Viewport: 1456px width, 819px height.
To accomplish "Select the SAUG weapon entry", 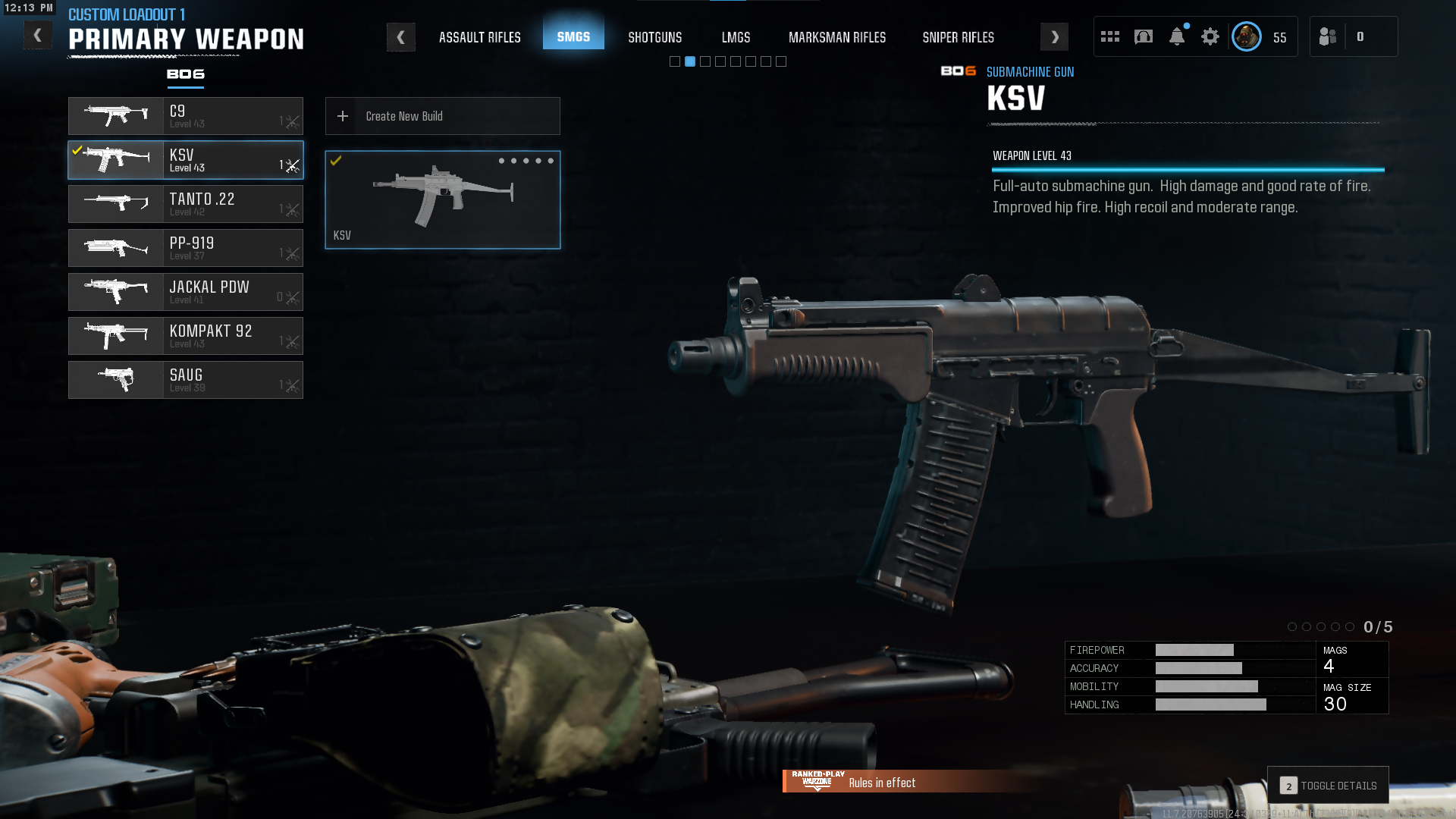I will point(186,380).
